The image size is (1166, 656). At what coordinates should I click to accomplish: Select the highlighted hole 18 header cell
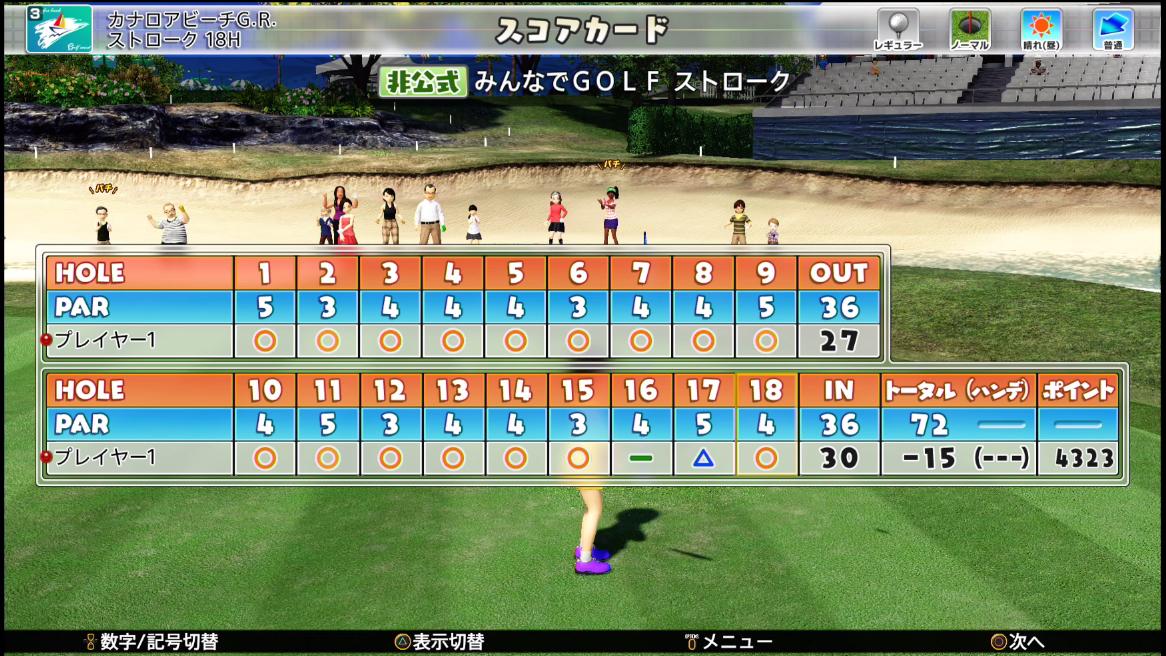coord(766,390)
